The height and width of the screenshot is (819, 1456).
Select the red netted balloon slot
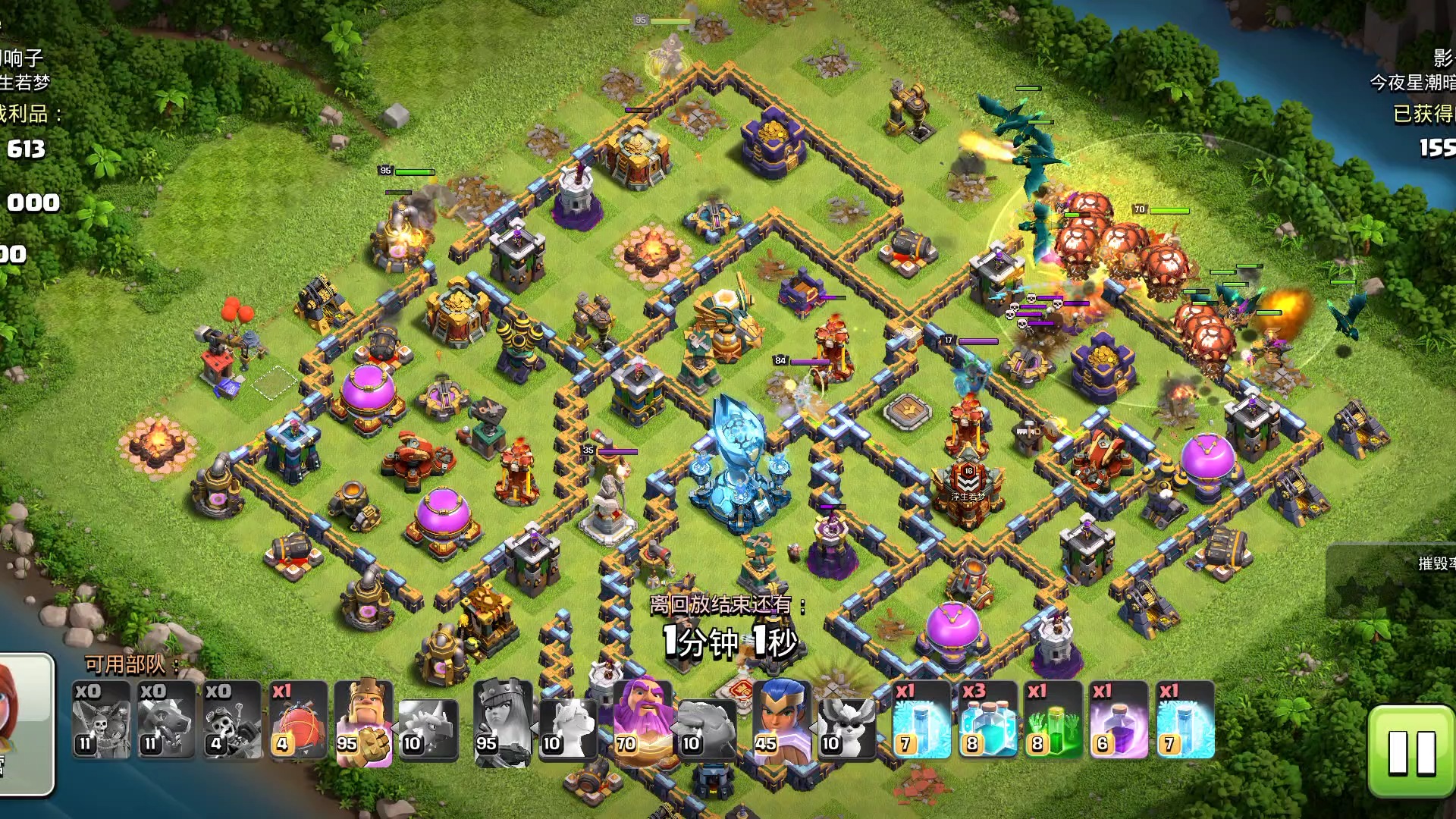point(298,720)
